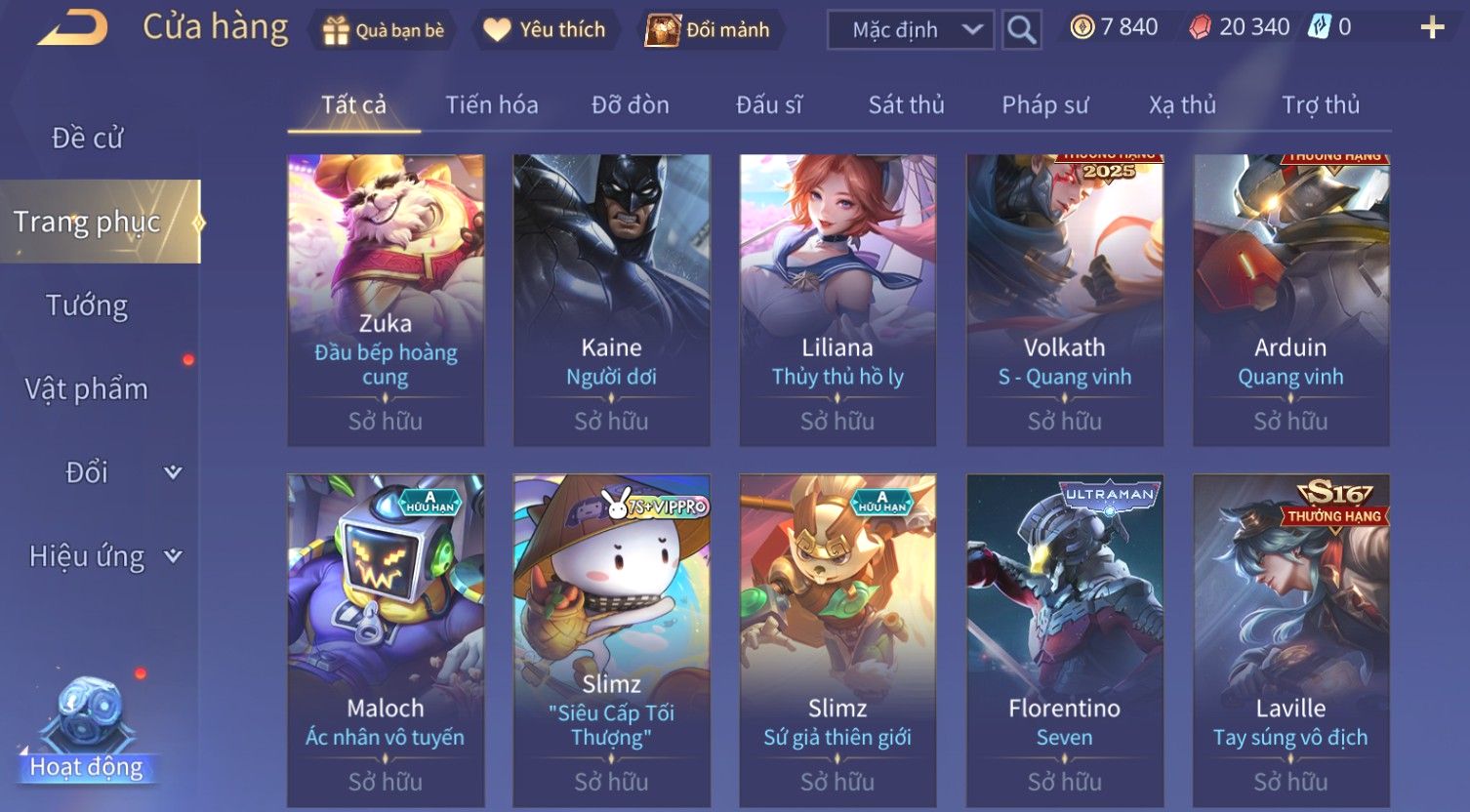Expand the Hiệu ứng menu
The height and width of the screenshot is (812, 1470).
point(104,556)
